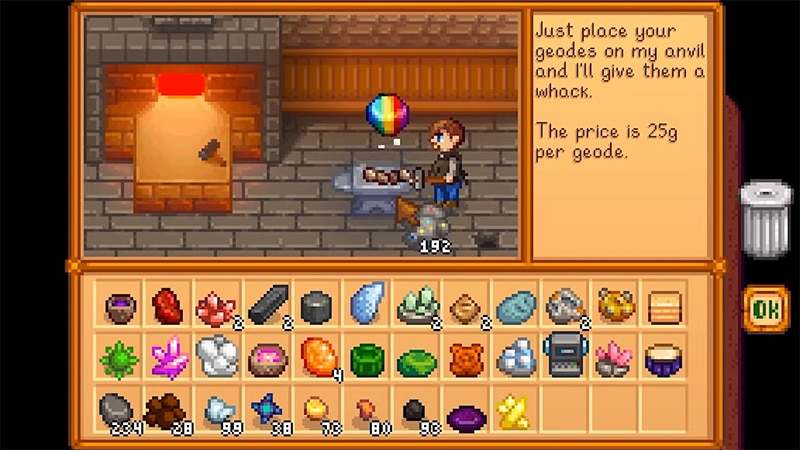Choose the yellow star-shaped mineral

tap(514, 409)
